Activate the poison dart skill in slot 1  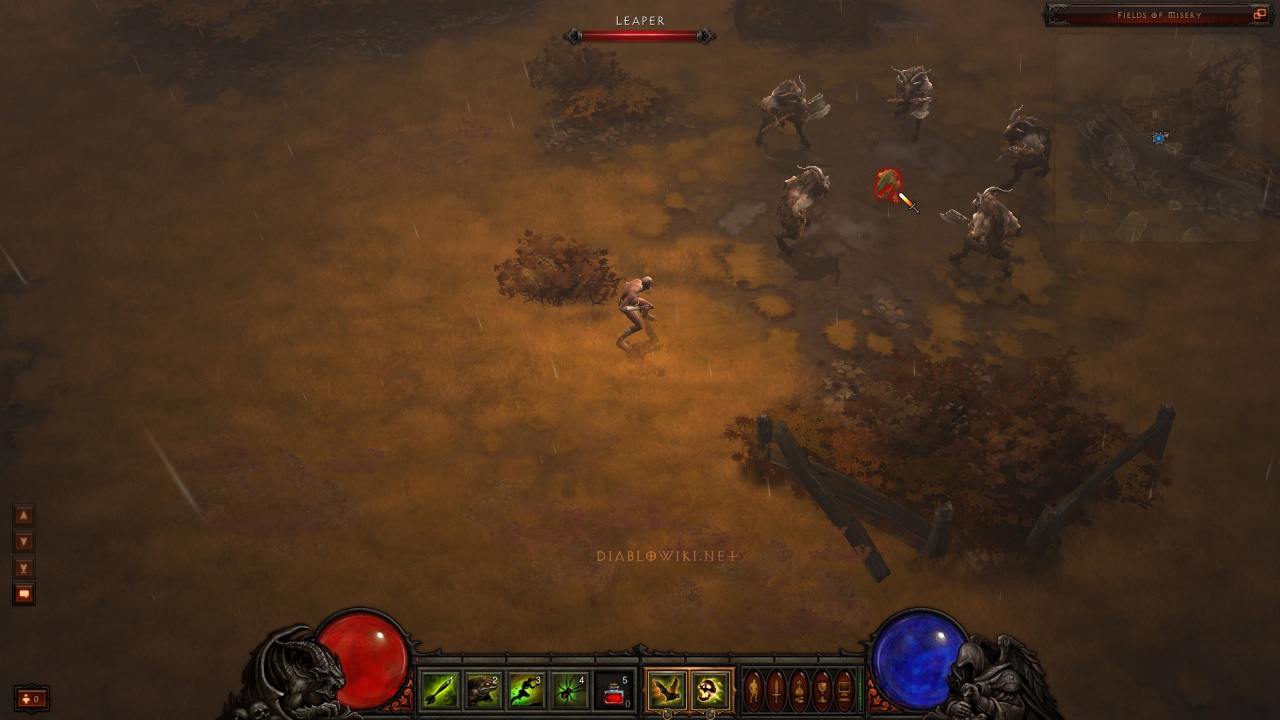(440, 690)
